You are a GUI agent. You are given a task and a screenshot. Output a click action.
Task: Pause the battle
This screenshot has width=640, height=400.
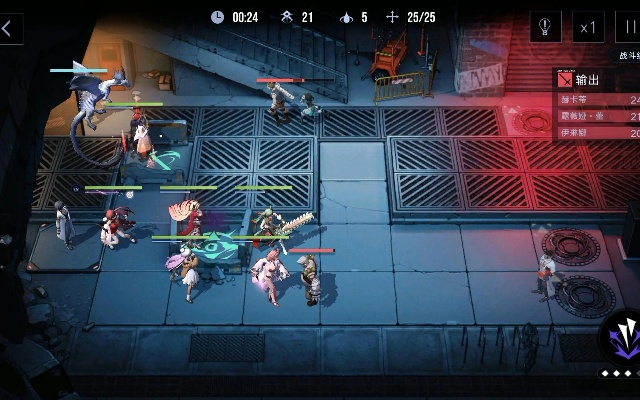(x=629, y=27)
